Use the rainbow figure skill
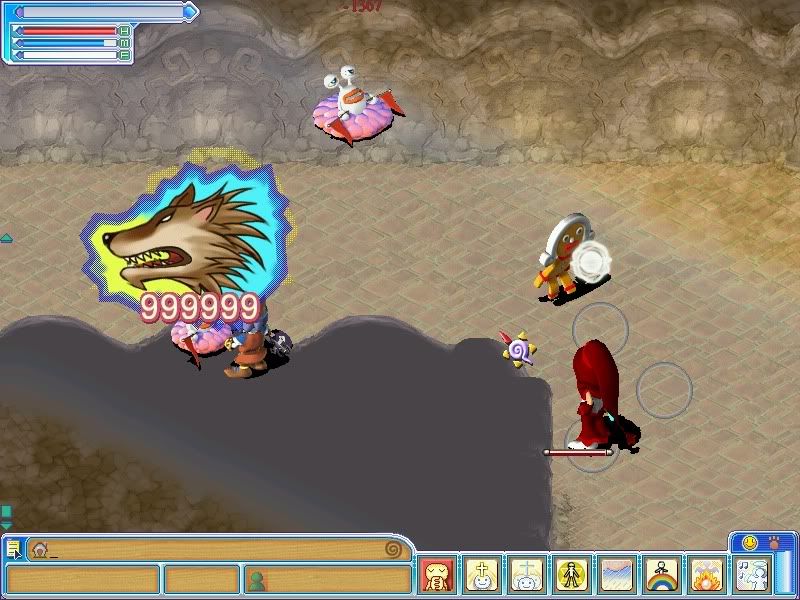 [661, 575]
